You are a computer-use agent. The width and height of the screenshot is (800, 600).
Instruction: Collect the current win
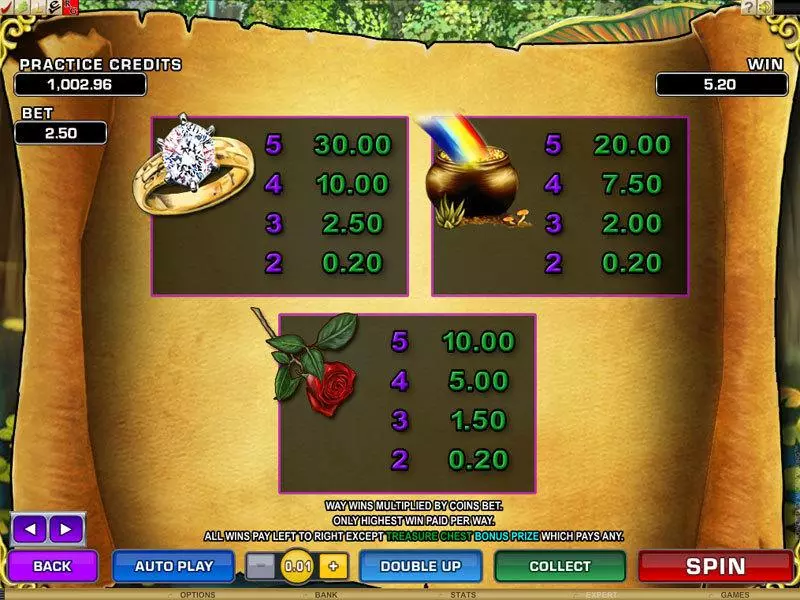[x=560, y=566]
